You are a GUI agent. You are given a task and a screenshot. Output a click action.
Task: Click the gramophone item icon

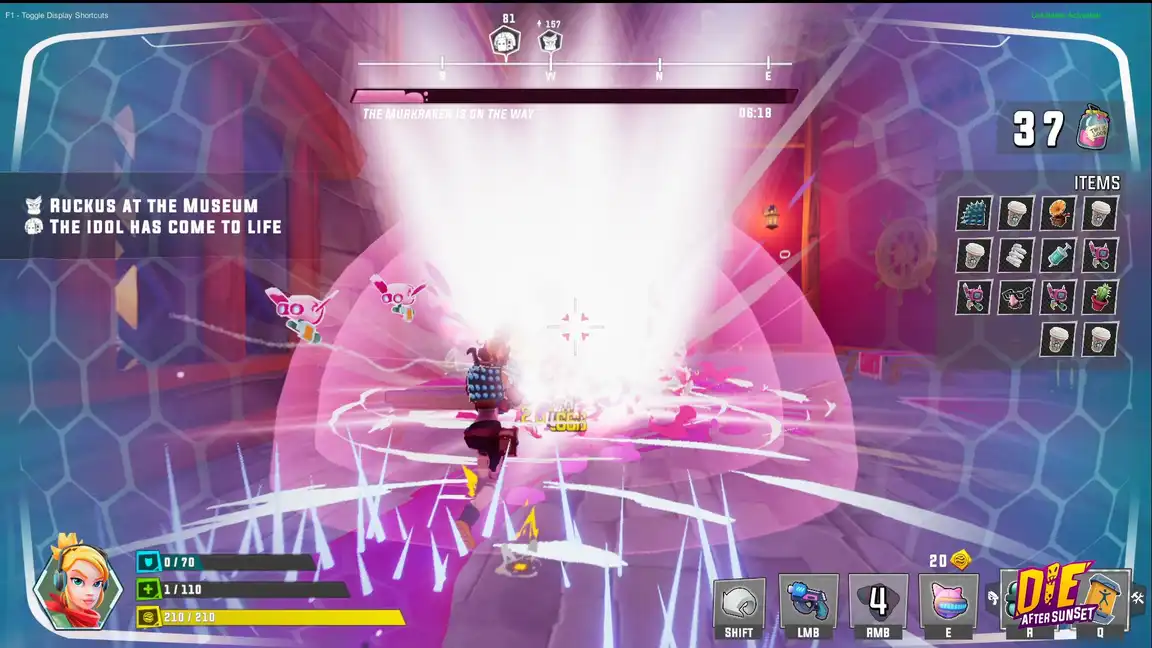point(1058,213)
